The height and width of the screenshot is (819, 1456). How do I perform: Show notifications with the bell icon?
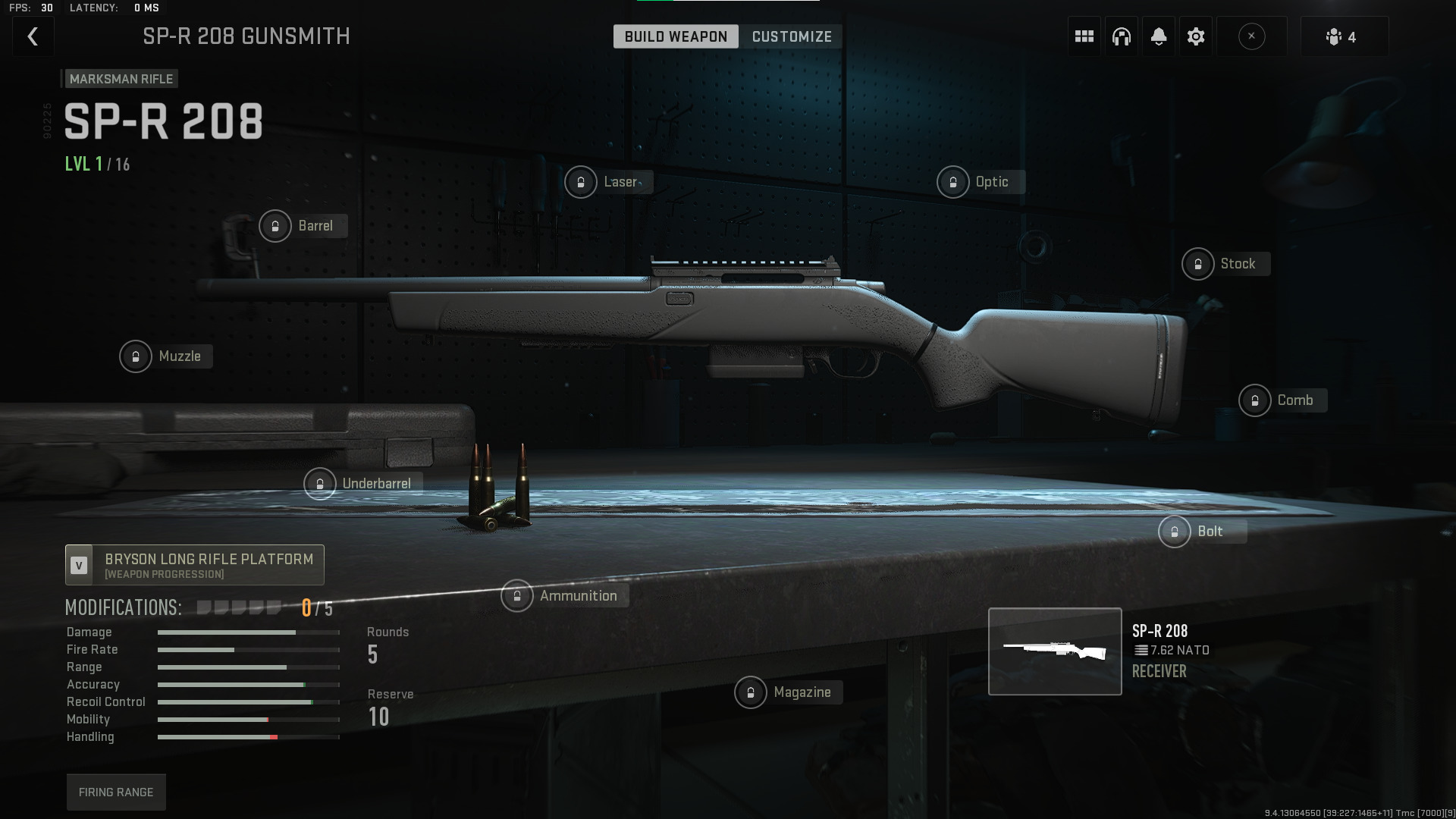coord(1159,36)
